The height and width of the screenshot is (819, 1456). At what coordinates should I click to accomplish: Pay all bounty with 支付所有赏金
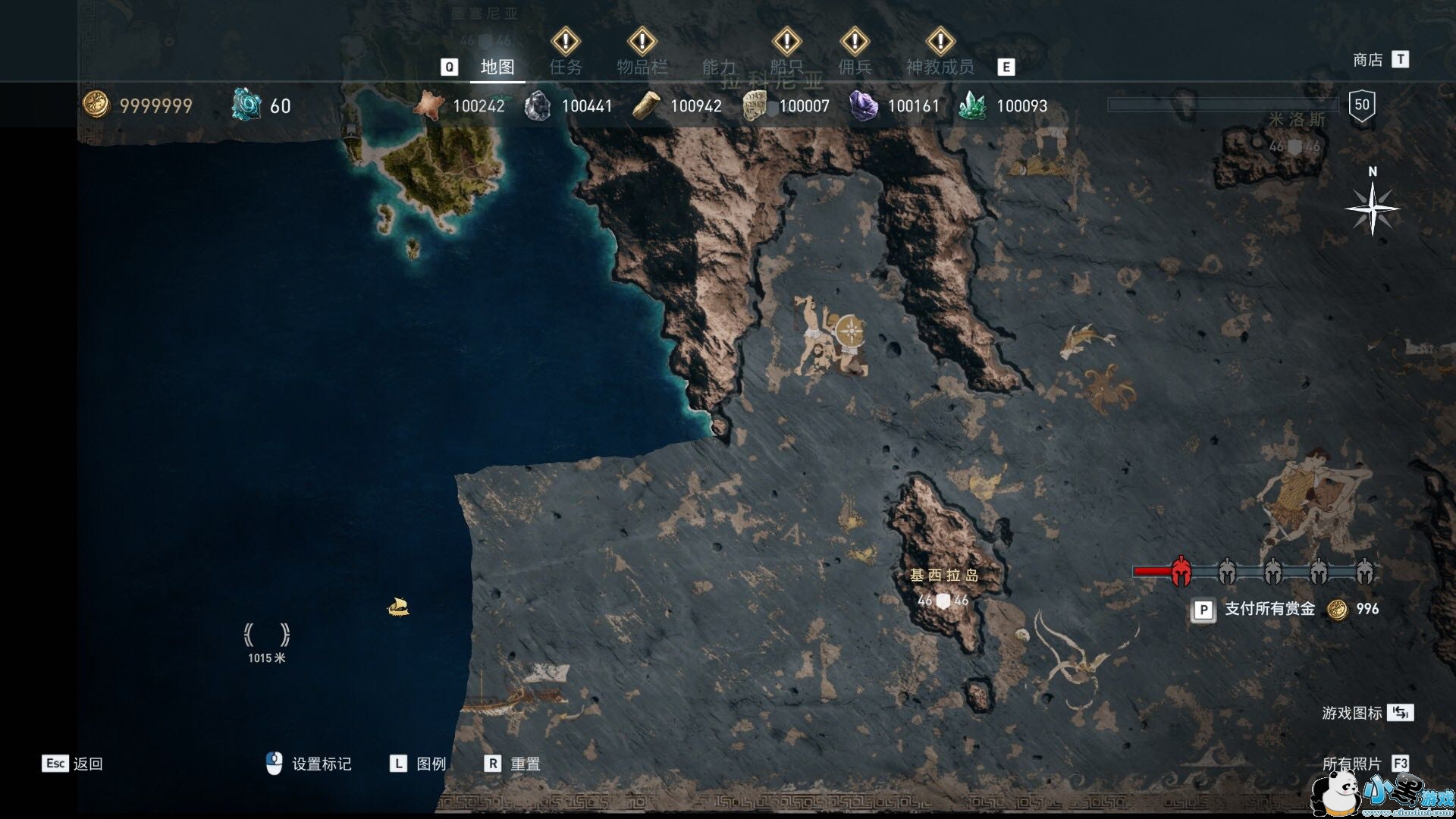1269,609
